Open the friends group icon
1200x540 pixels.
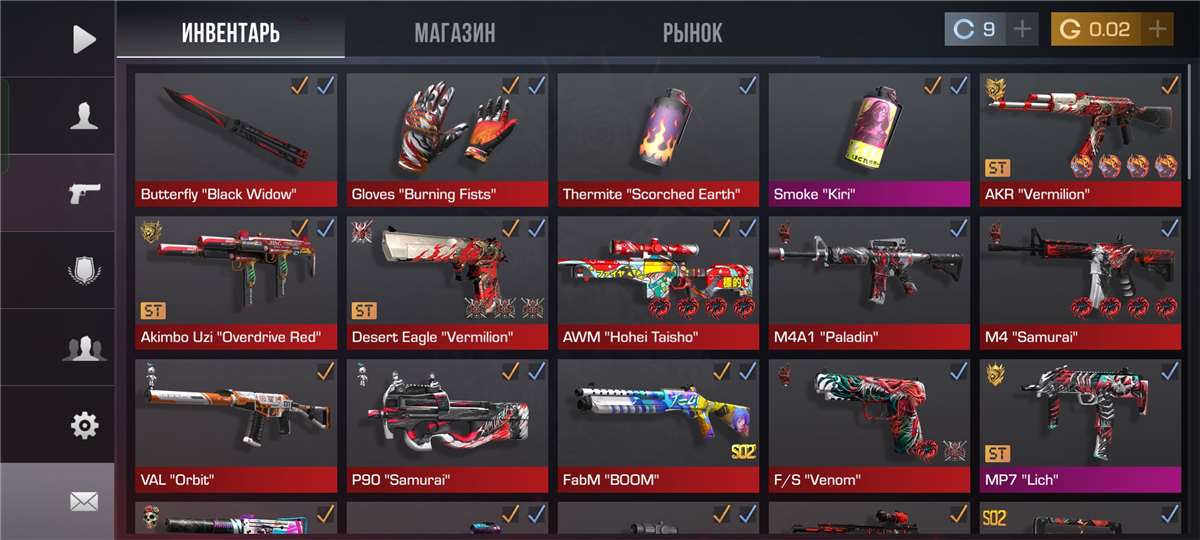[x=84, y=348]
